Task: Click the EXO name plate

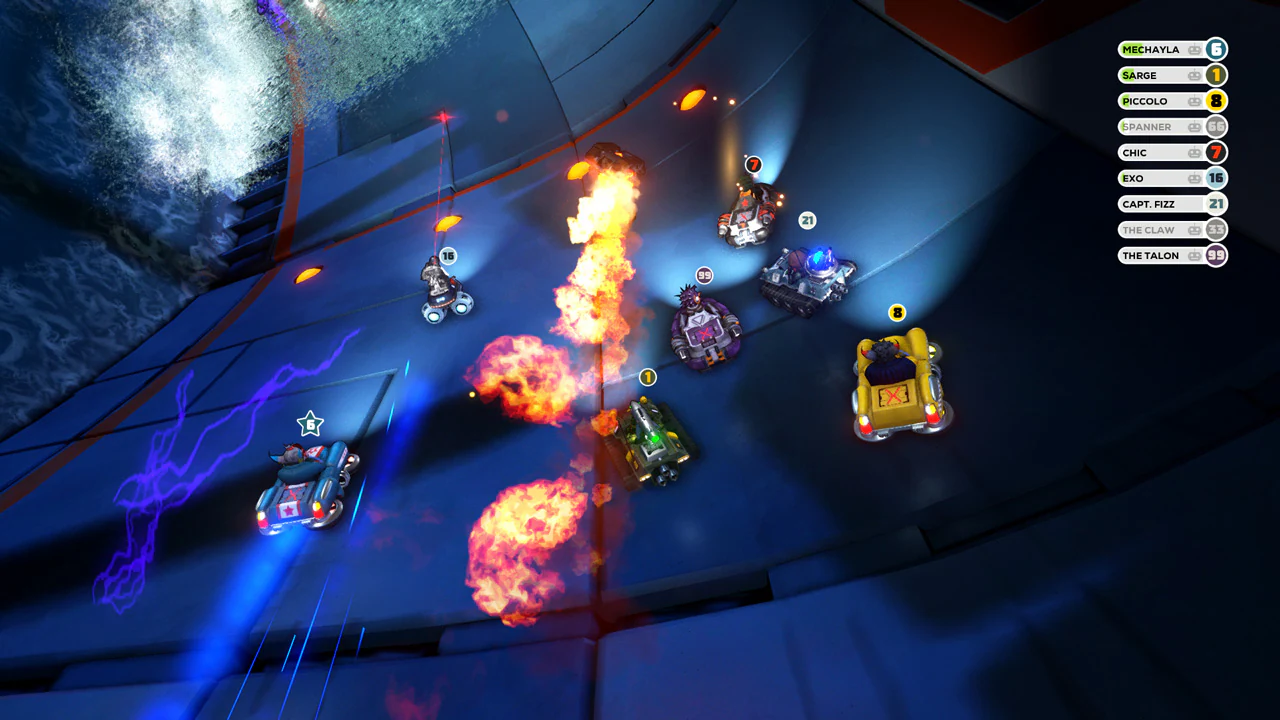Action: coord(1140,178)
